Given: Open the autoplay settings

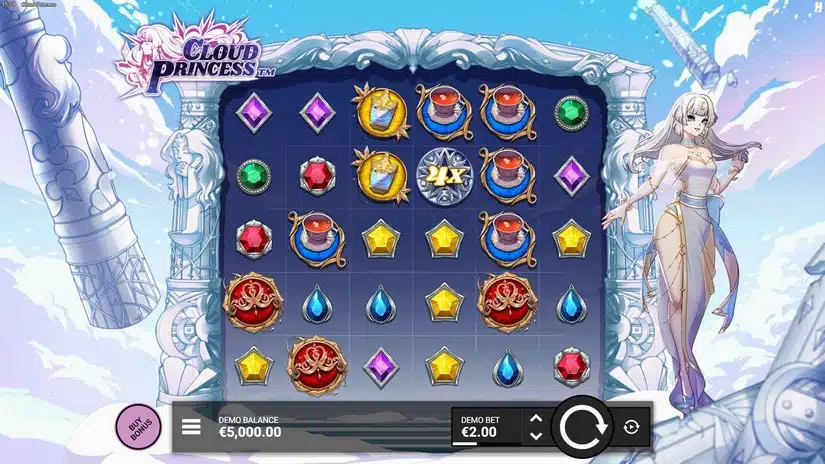Looking at the screenshot, I should click(630, 427).
